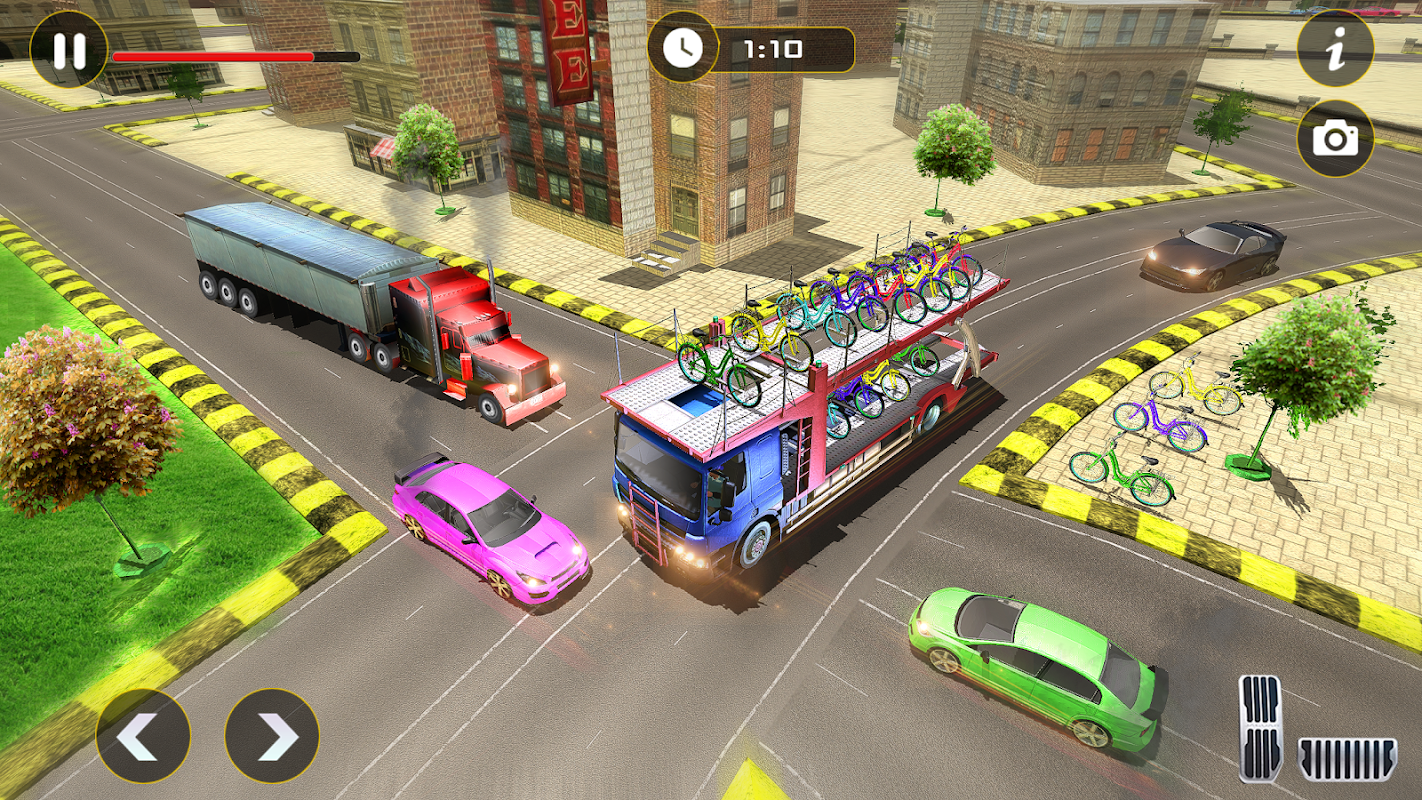Pause the game
Image resolution: width=1422 pixels, height=800 pixels.
coord(68,49)
